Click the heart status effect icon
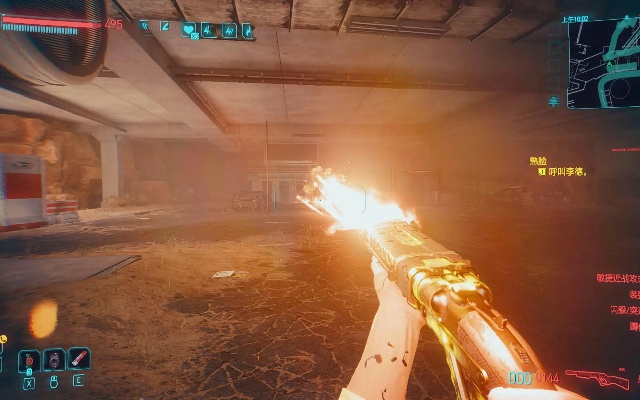Screen dimensions: 640x400 click(x=189, y=30)
